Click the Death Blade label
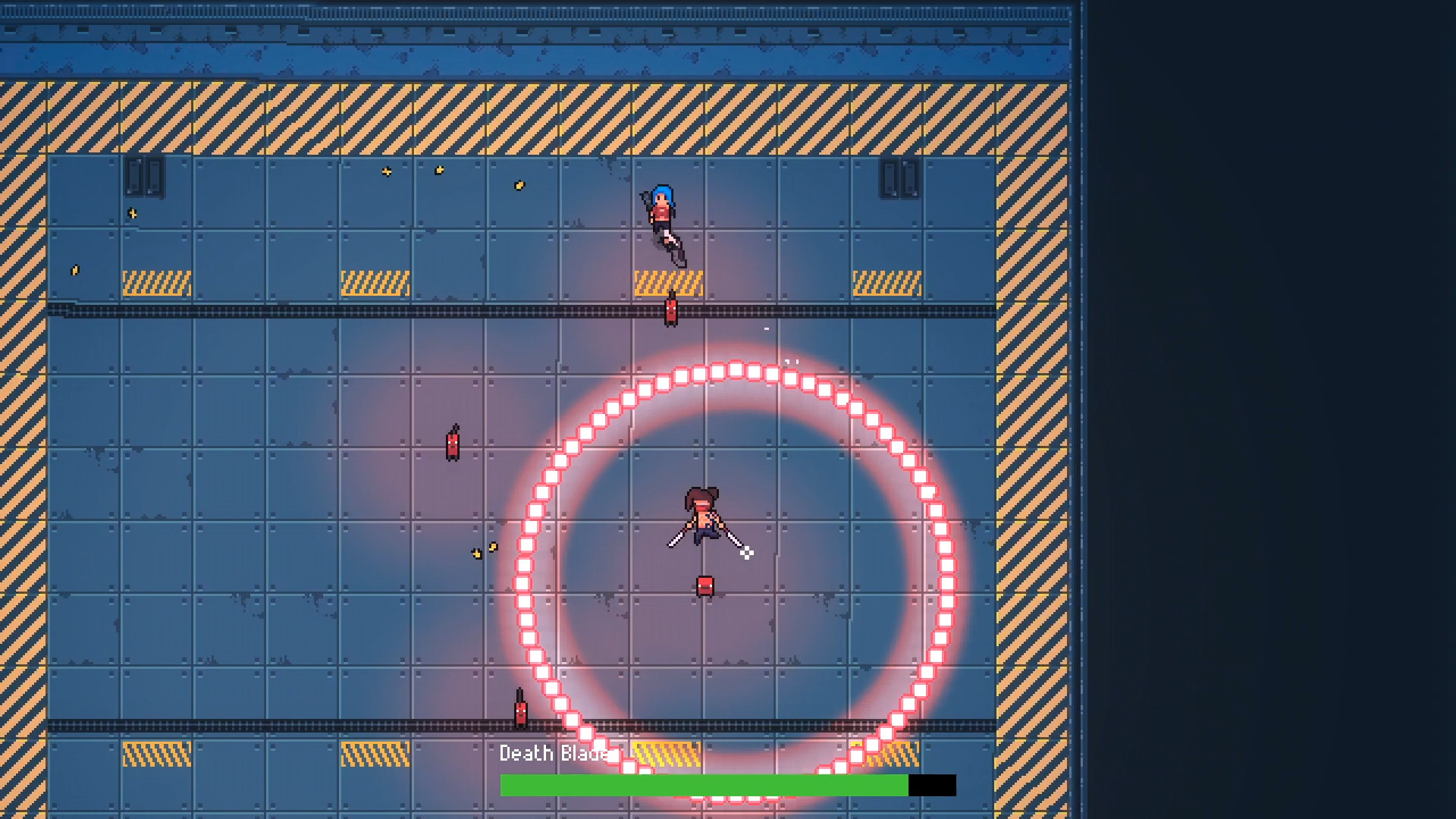 [x=557, y=754]
